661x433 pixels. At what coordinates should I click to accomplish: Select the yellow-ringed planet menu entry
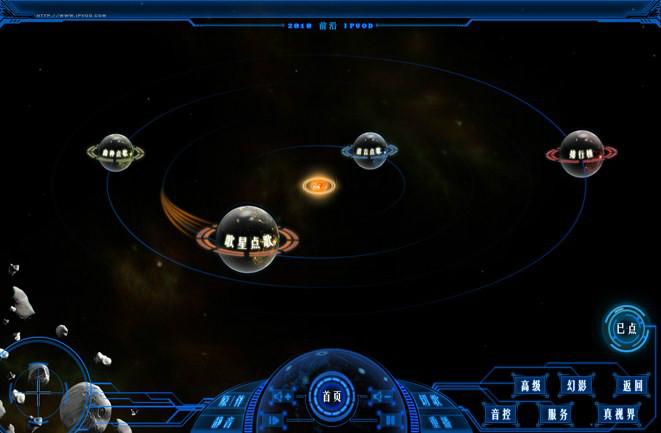tap(116, 153)
